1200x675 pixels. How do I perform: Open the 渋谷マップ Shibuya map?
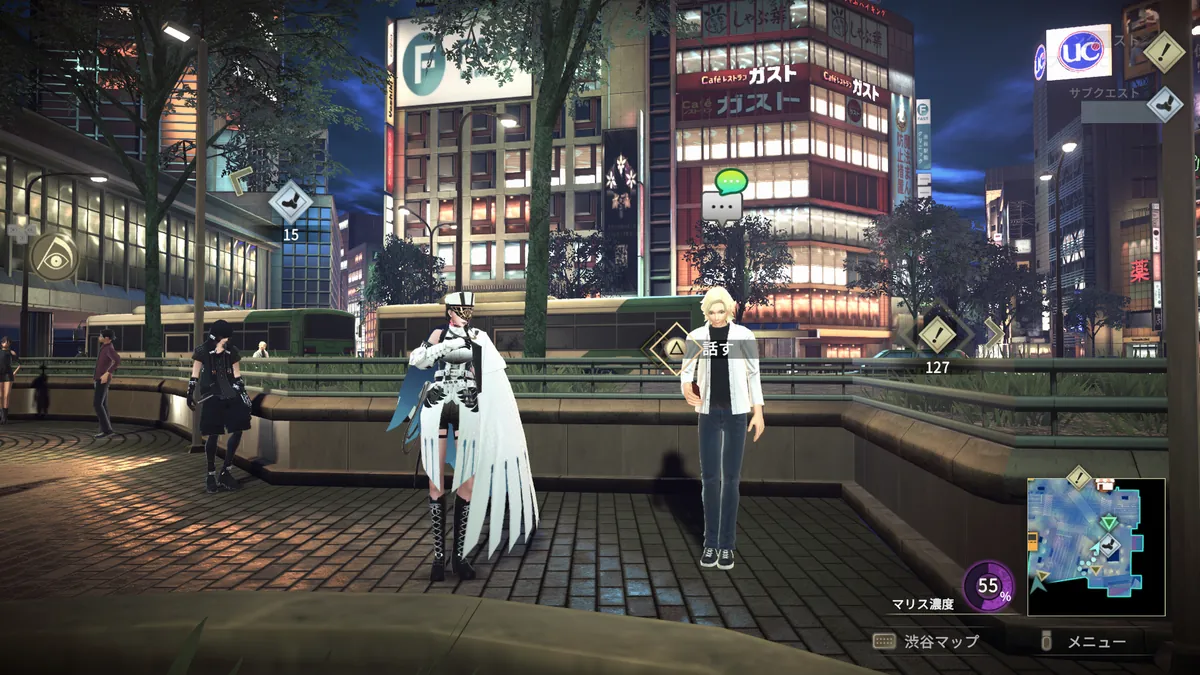point(925,641)
